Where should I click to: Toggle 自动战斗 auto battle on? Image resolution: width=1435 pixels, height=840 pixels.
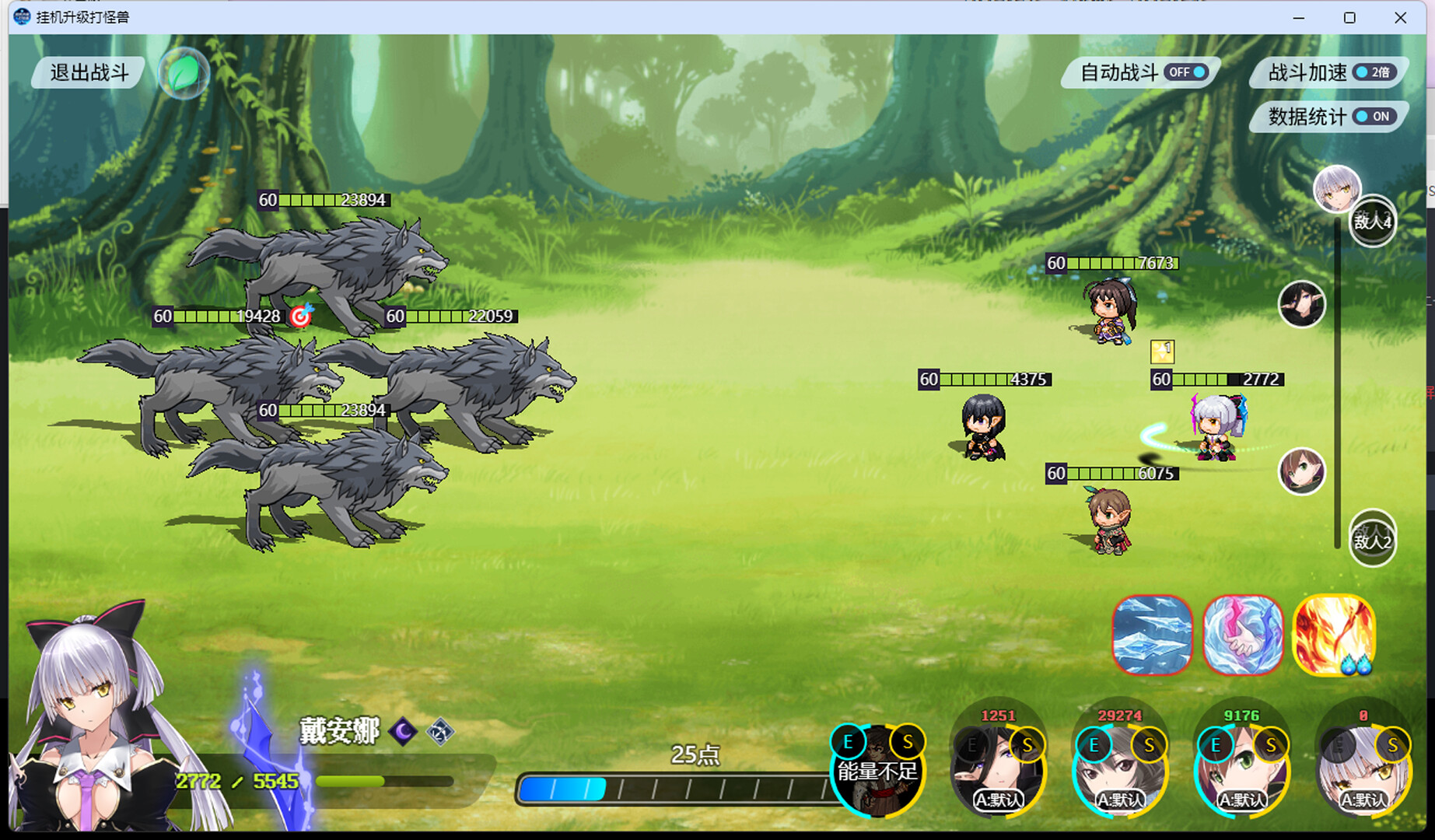coord(1187,72)
